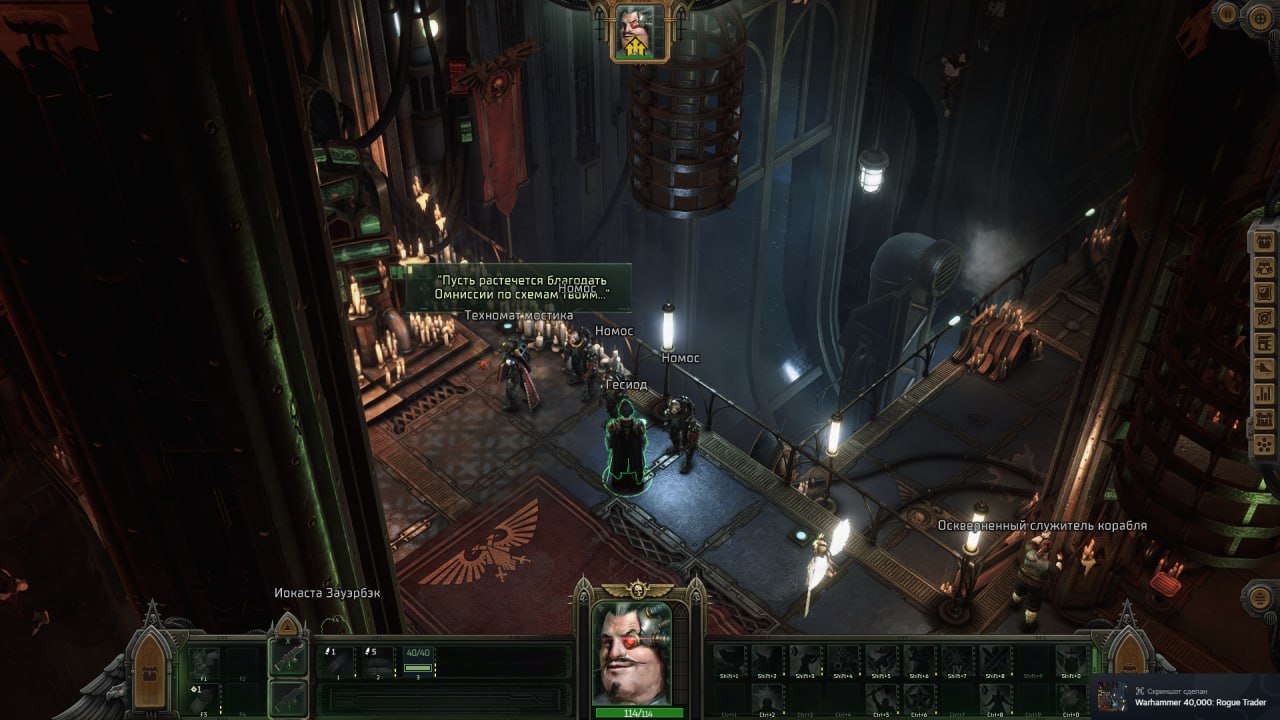Select the first weapon set slot
Viewport: 1280px width, 720px height.
288,658
